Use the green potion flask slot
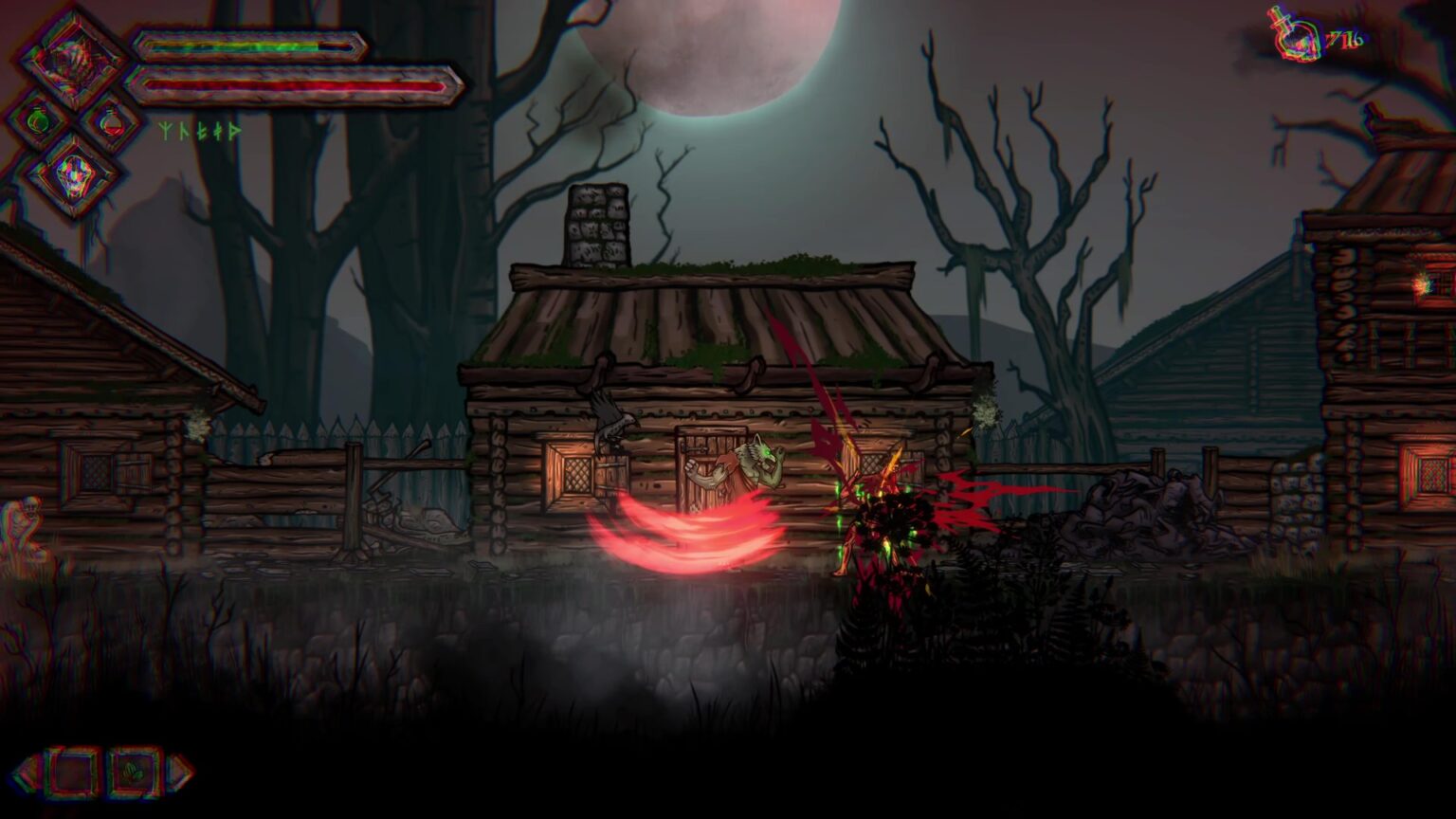Viewport: 1456px width, 819px height. tap(38, 121)
